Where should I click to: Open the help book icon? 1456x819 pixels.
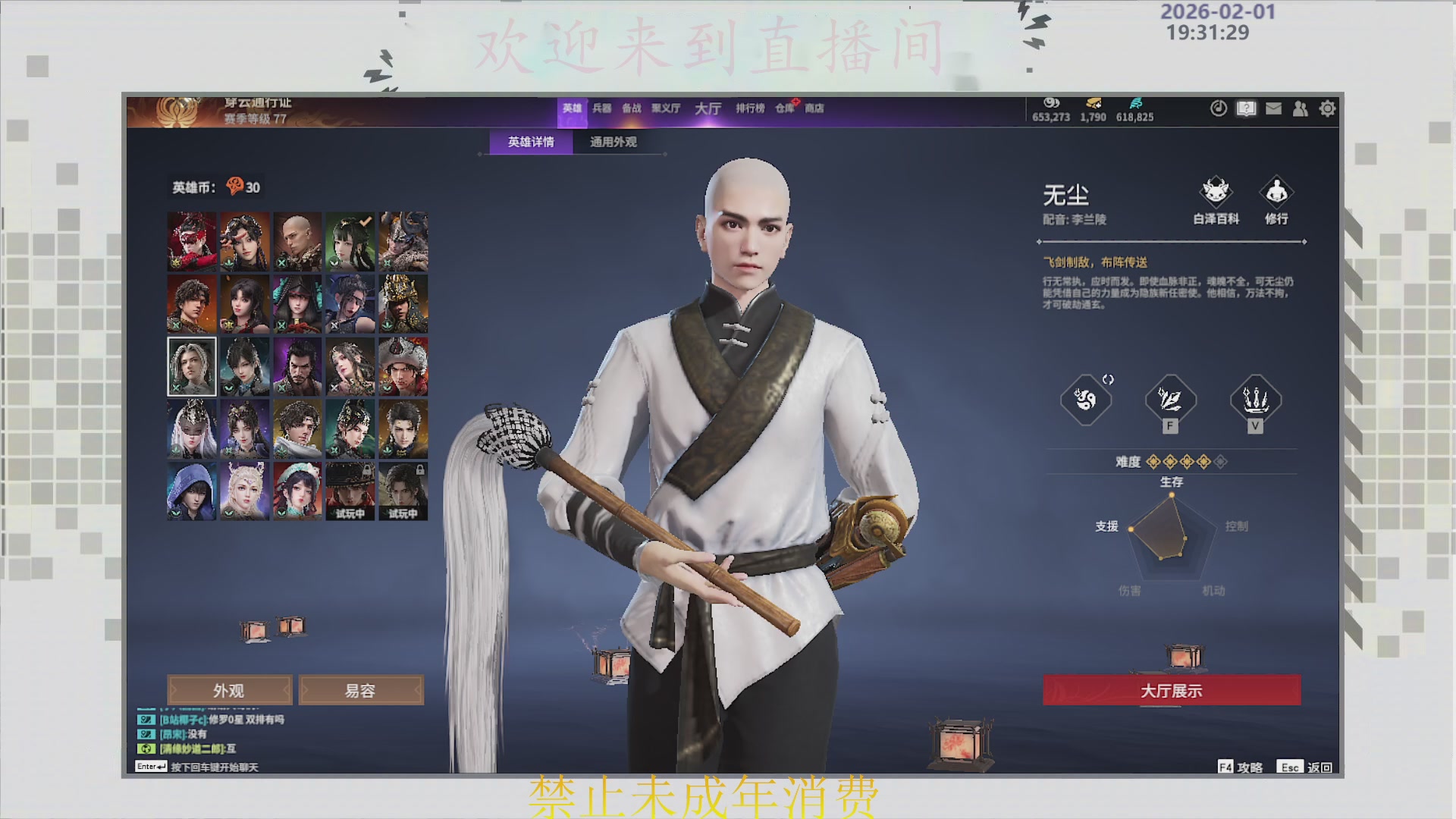[x=1246, y=108]
